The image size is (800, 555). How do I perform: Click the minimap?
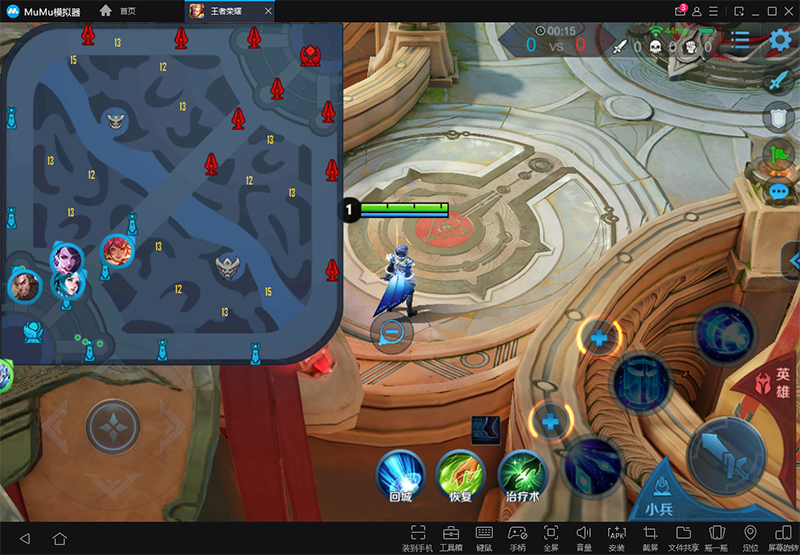click(170, 190)
